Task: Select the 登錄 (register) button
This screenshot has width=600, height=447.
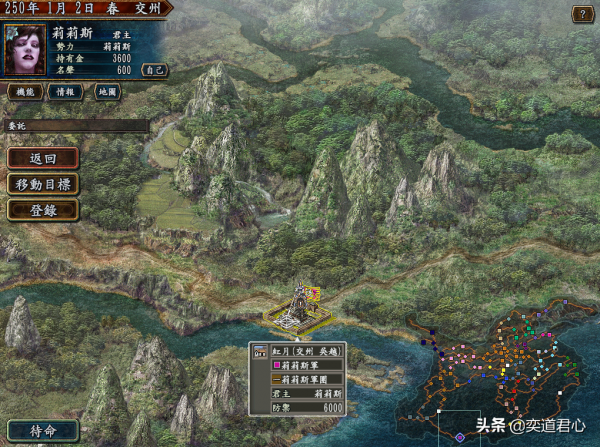Action: point(43,210)
